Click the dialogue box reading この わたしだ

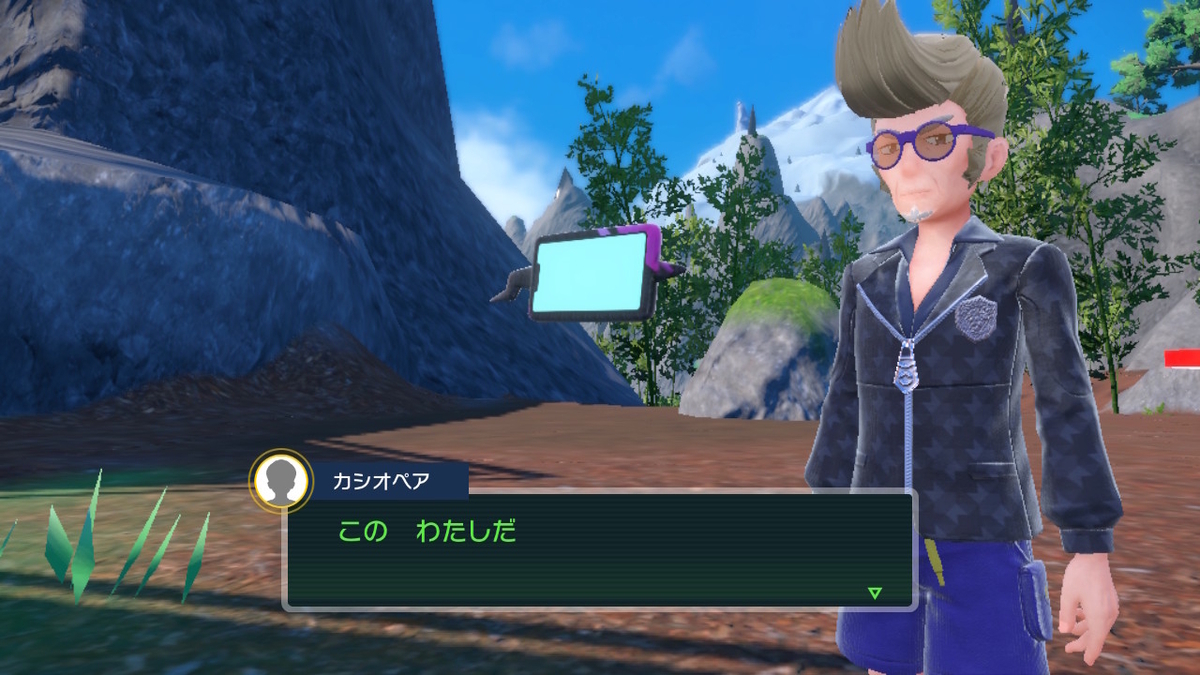pos(600,550)
